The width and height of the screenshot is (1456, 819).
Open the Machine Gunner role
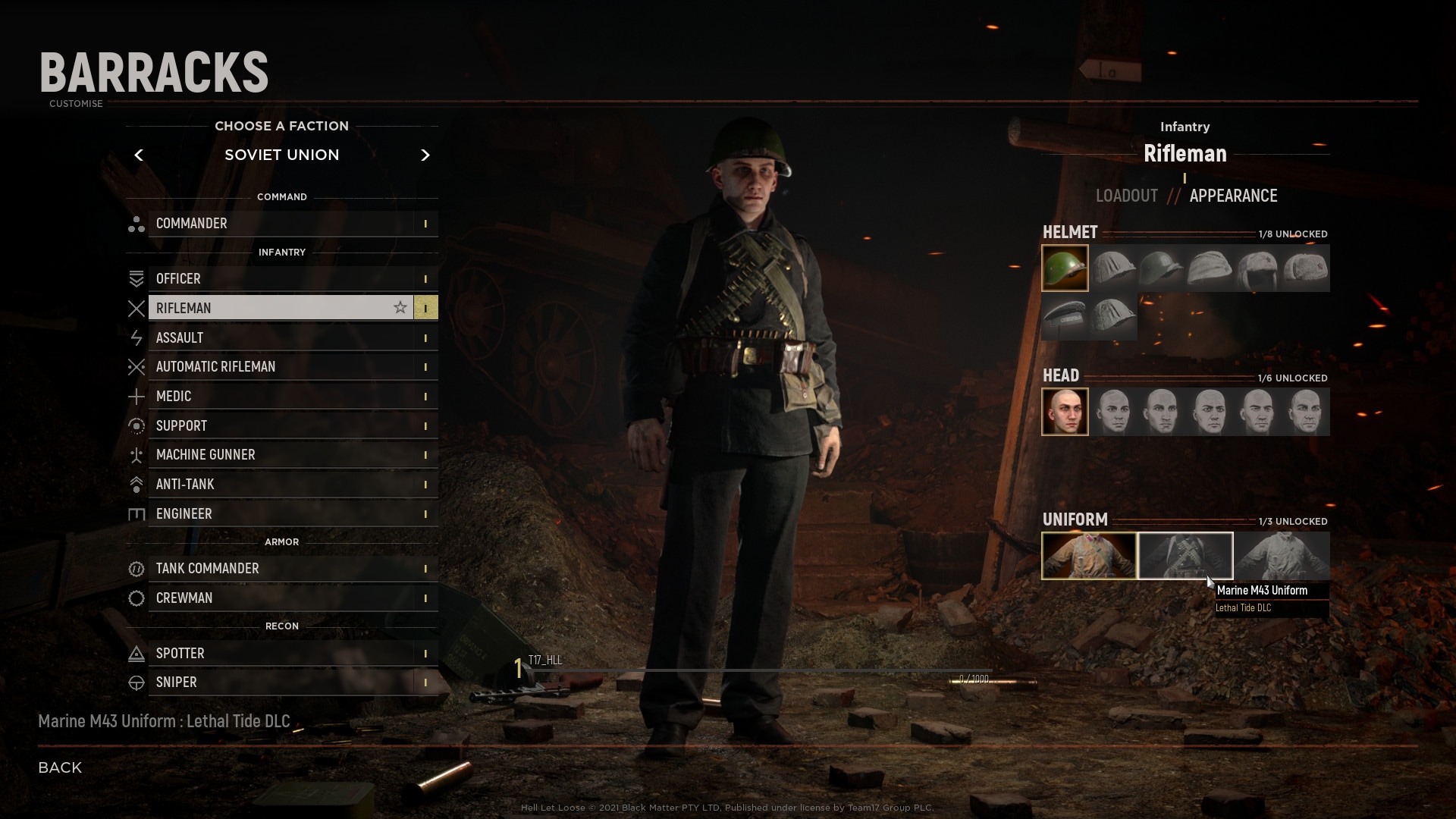282,455
